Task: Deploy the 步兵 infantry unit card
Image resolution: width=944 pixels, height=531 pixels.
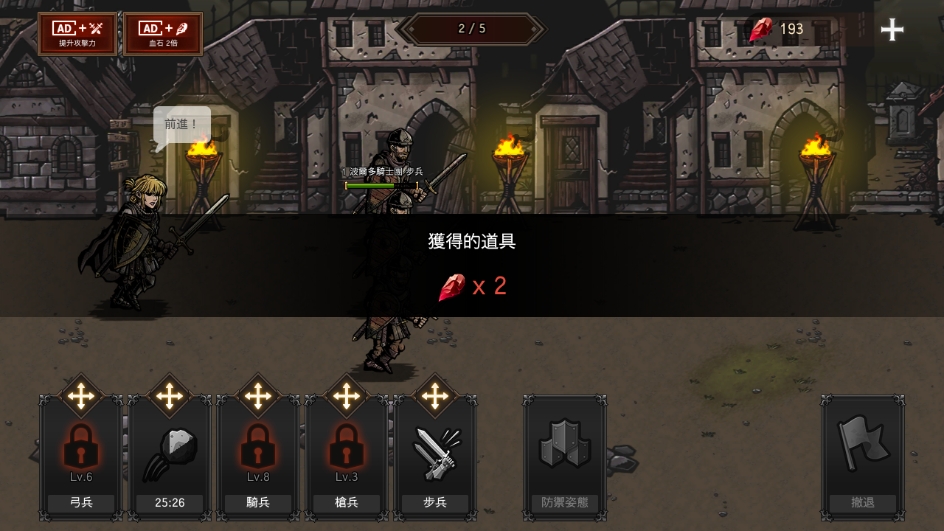Action: point(434,455)
